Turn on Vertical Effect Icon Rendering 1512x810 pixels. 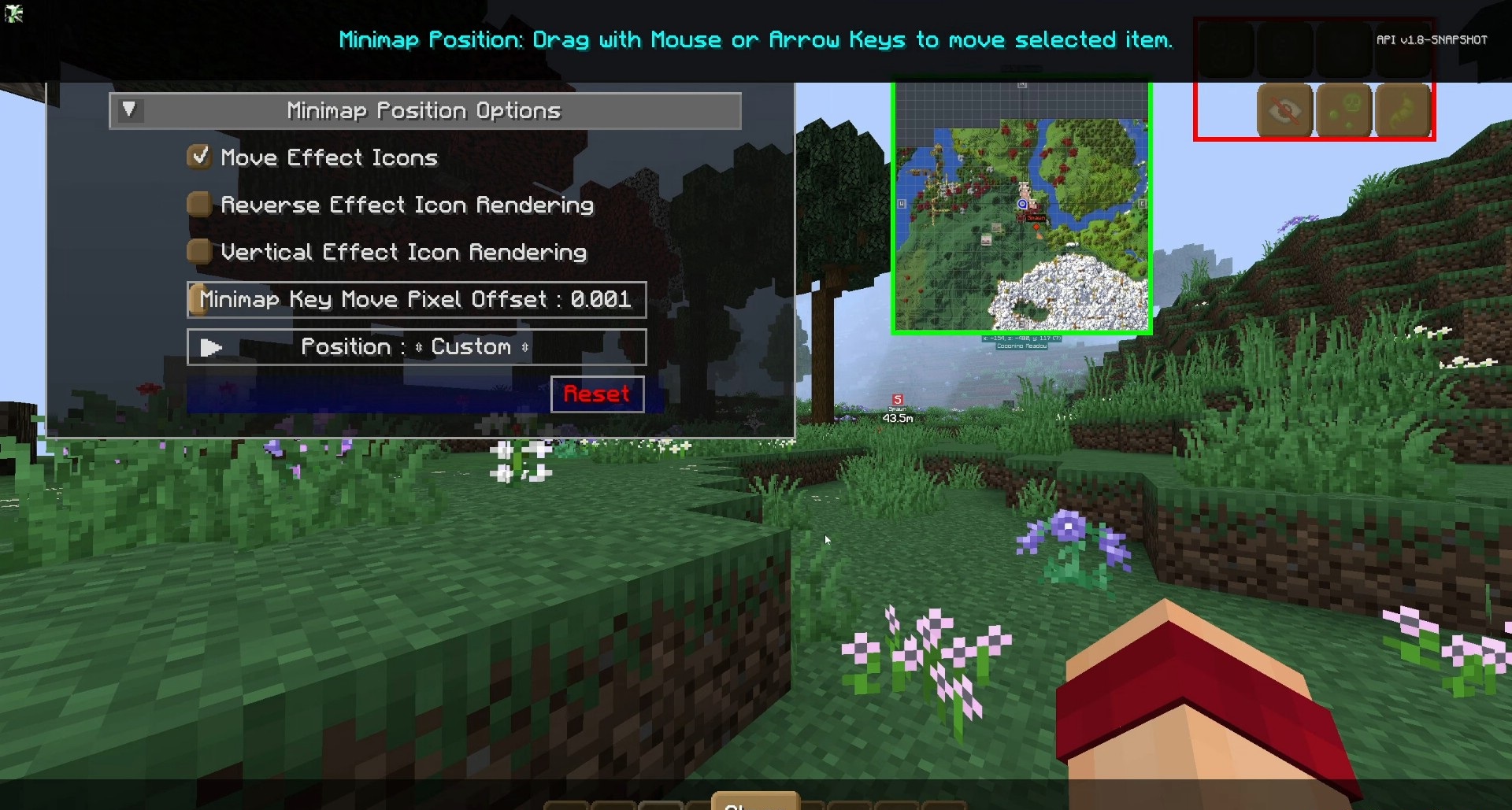199,252
